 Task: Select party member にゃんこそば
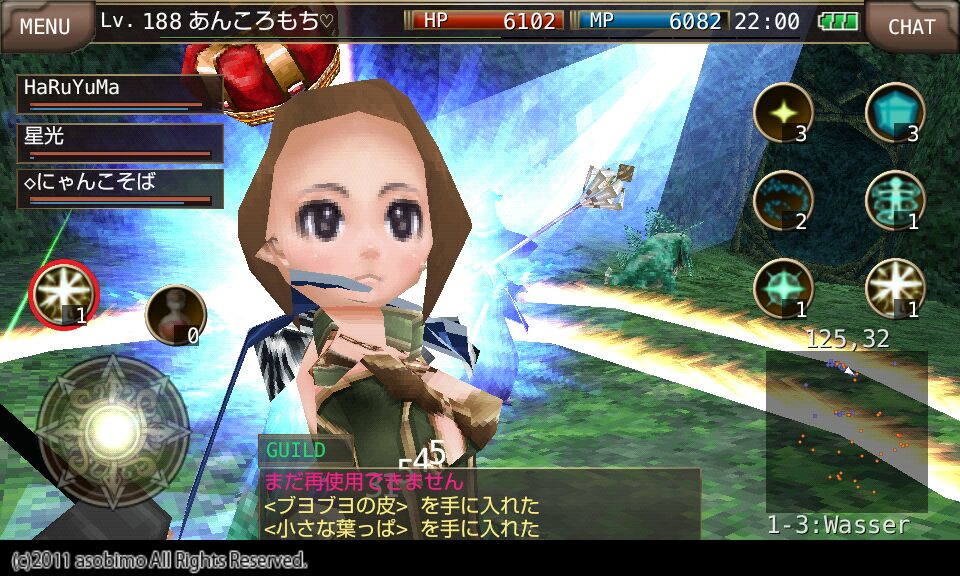[x=120, y=187]
